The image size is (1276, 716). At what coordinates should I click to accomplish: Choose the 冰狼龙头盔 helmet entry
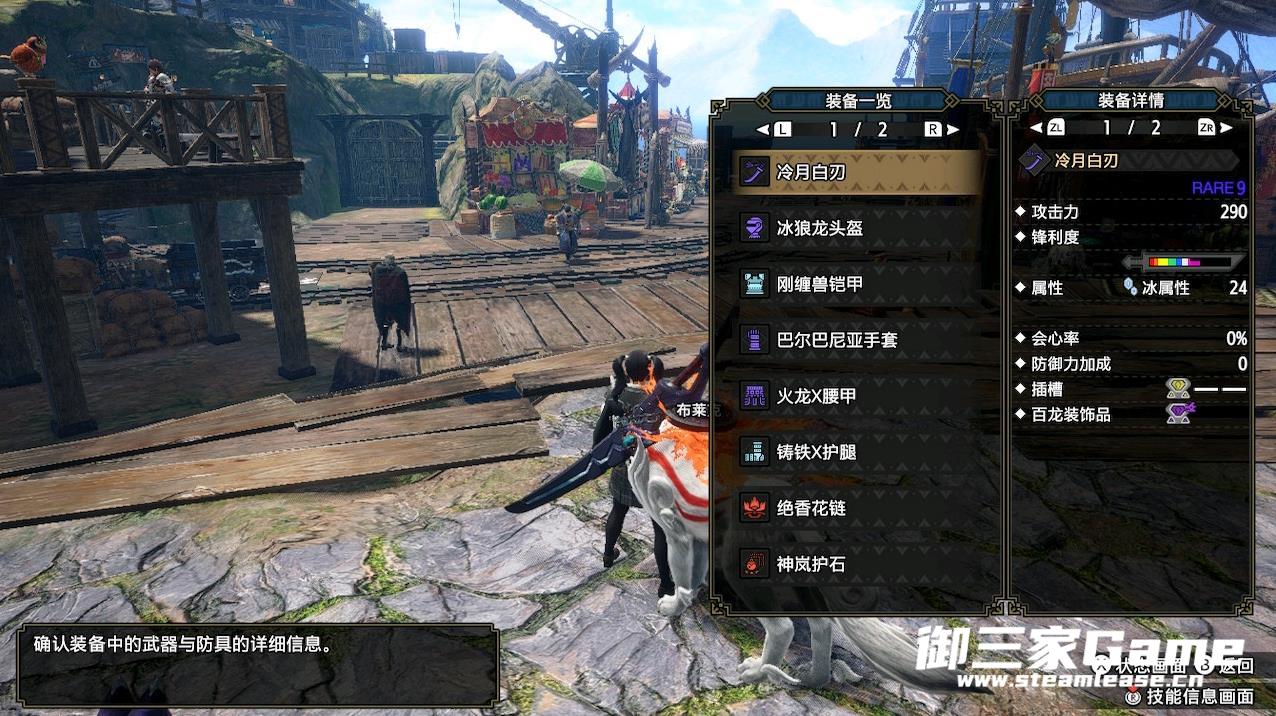[x=857, y=228]
